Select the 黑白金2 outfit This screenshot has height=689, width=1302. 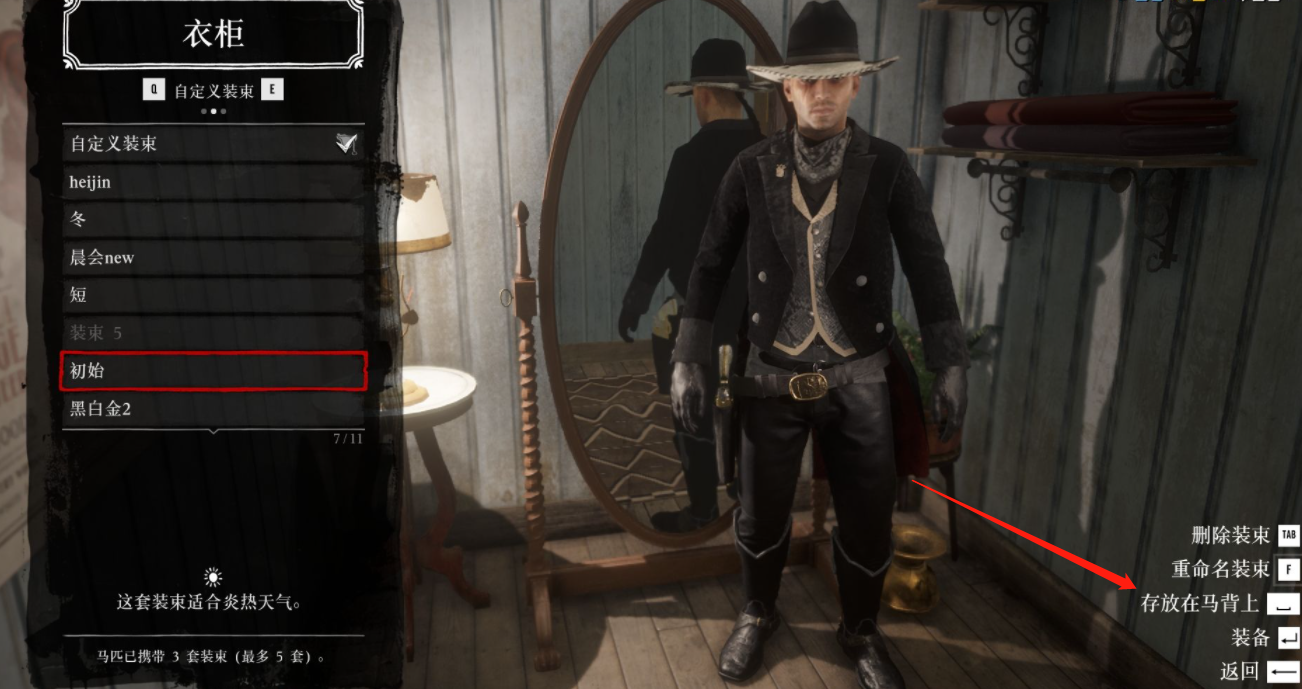212,408
